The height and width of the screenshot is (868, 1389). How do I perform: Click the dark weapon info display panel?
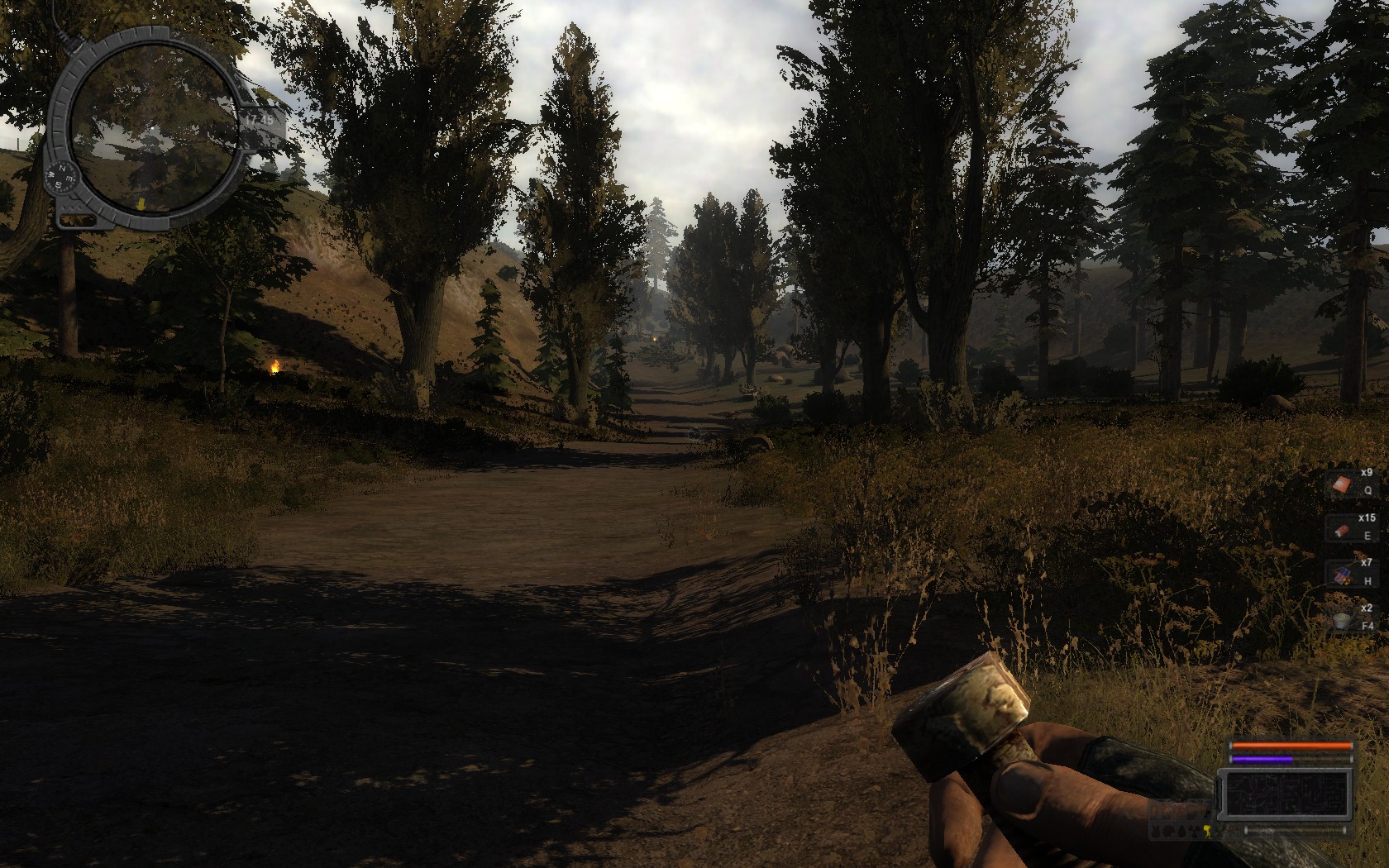click(1288, 791)
